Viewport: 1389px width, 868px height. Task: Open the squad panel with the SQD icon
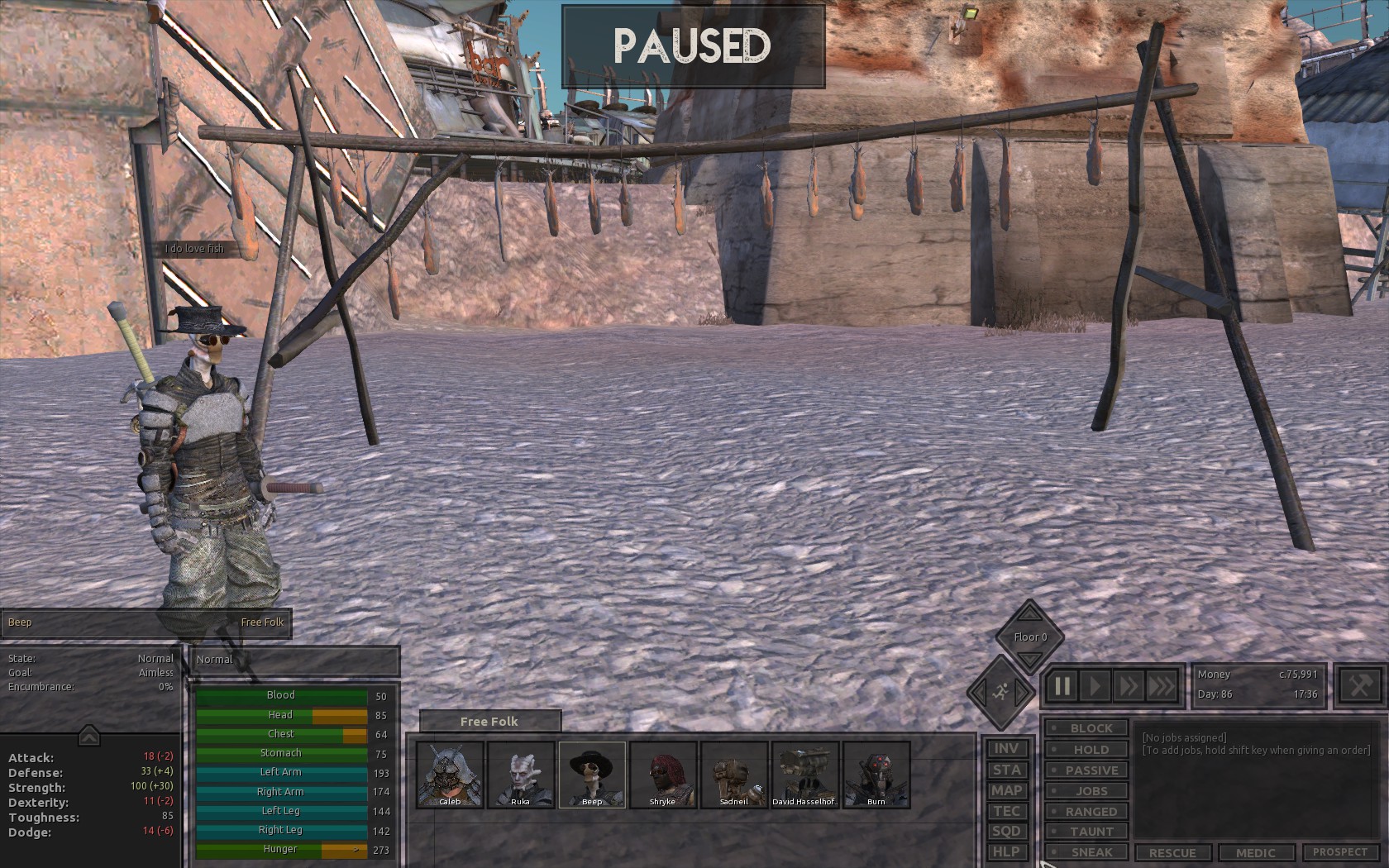pos(1007,832)
